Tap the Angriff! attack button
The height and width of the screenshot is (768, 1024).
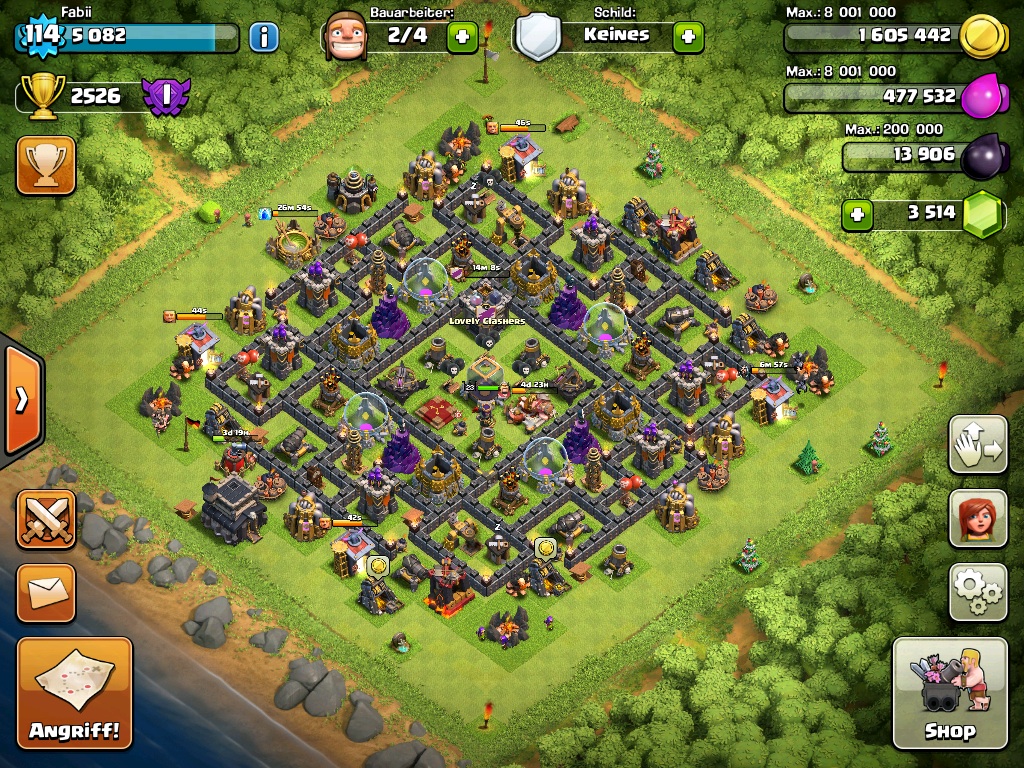click(x=74, y=692)
